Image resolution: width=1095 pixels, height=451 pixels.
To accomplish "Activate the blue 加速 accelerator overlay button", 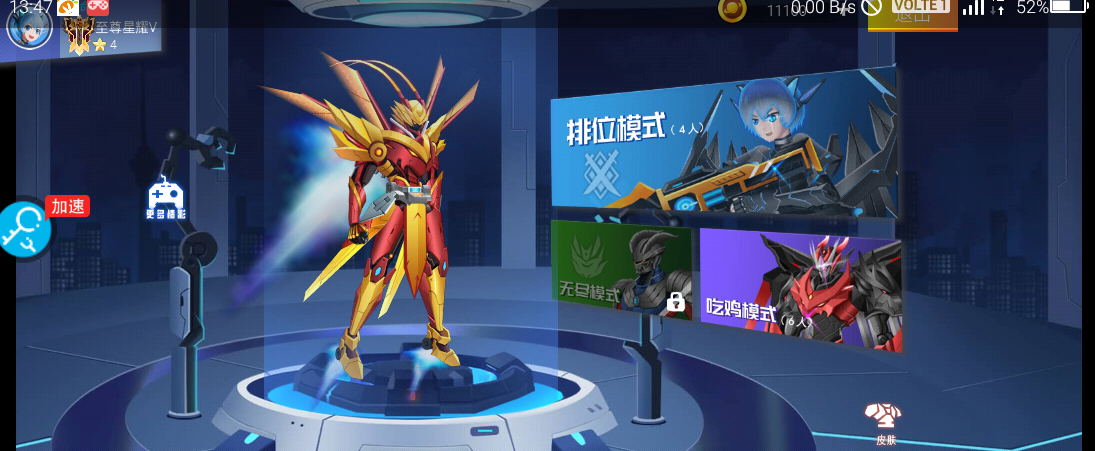I will coord(24,229).
